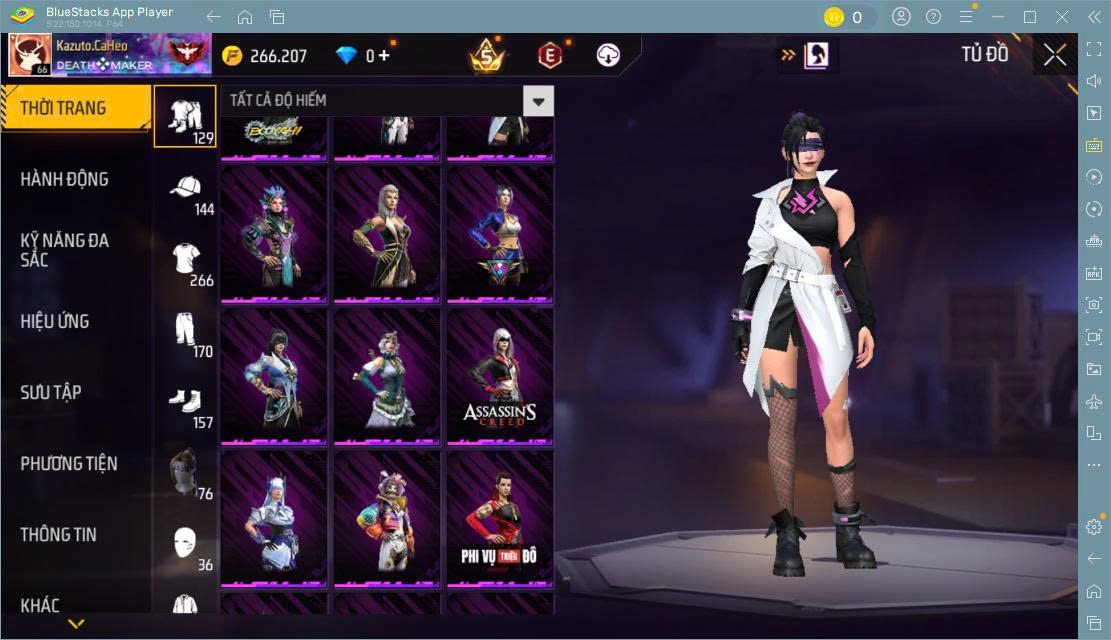Viewport: 1111px width, 640px height.
Task: Switch to PHƯƠNG TIỆN tab
Action: click(x=69, y=463)
